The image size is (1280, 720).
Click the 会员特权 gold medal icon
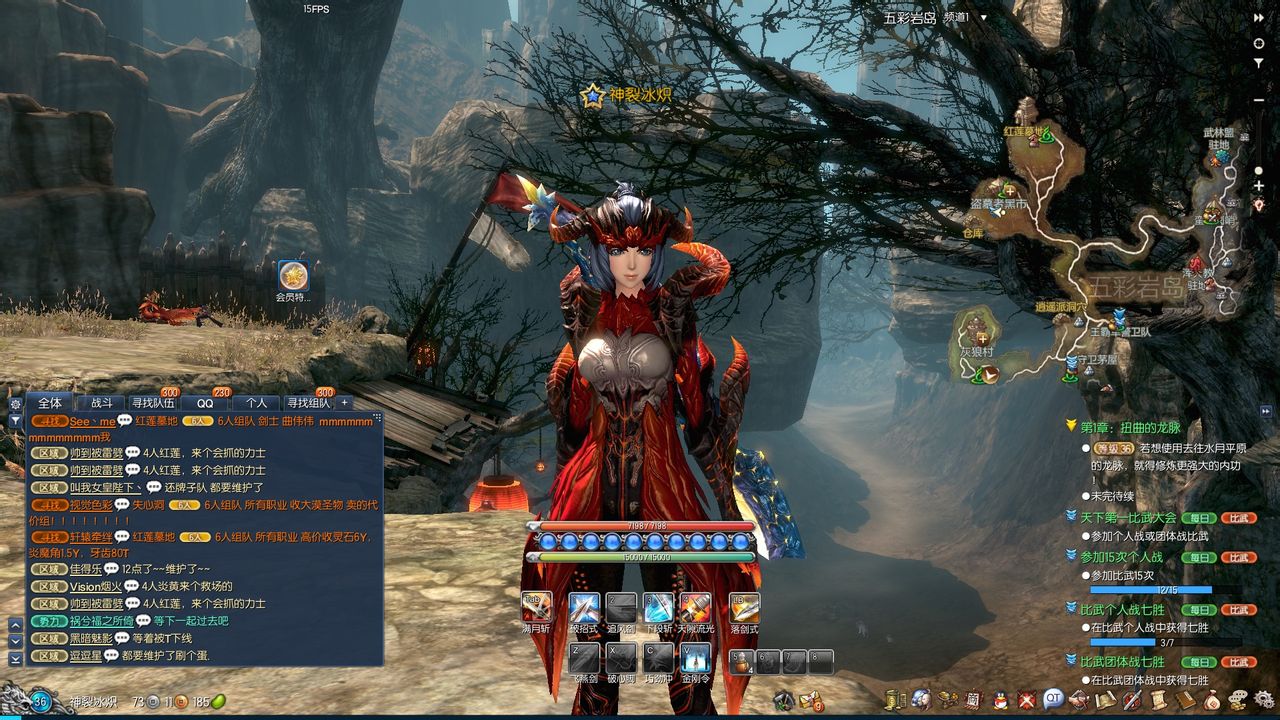pos(293,275)
